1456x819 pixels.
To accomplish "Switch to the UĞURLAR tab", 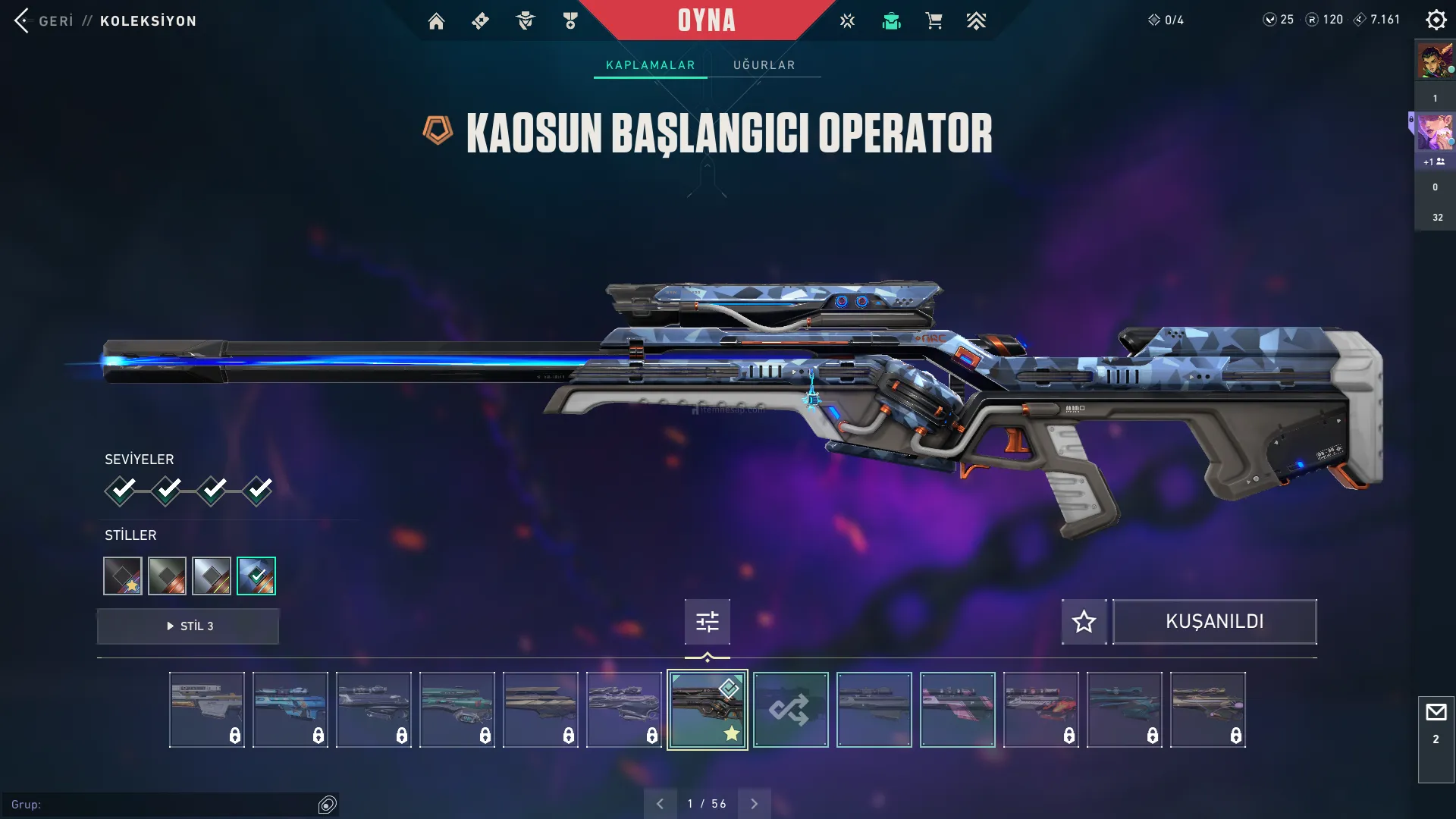I will coord(764,65).
